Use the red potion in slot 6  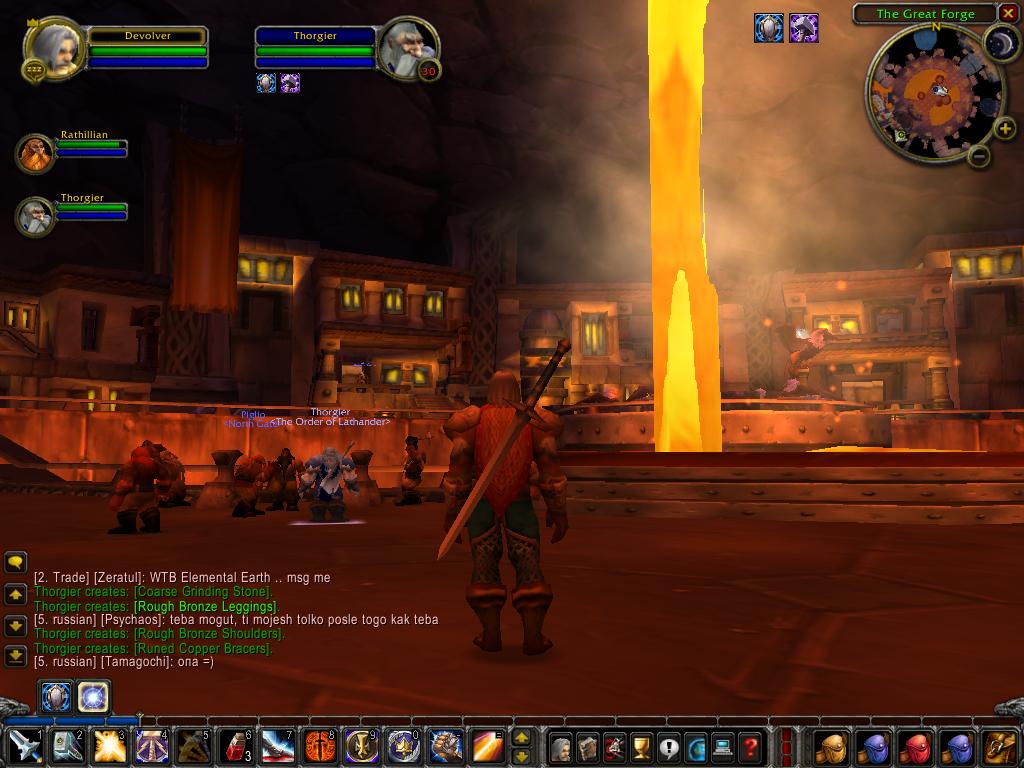[235, 746]
